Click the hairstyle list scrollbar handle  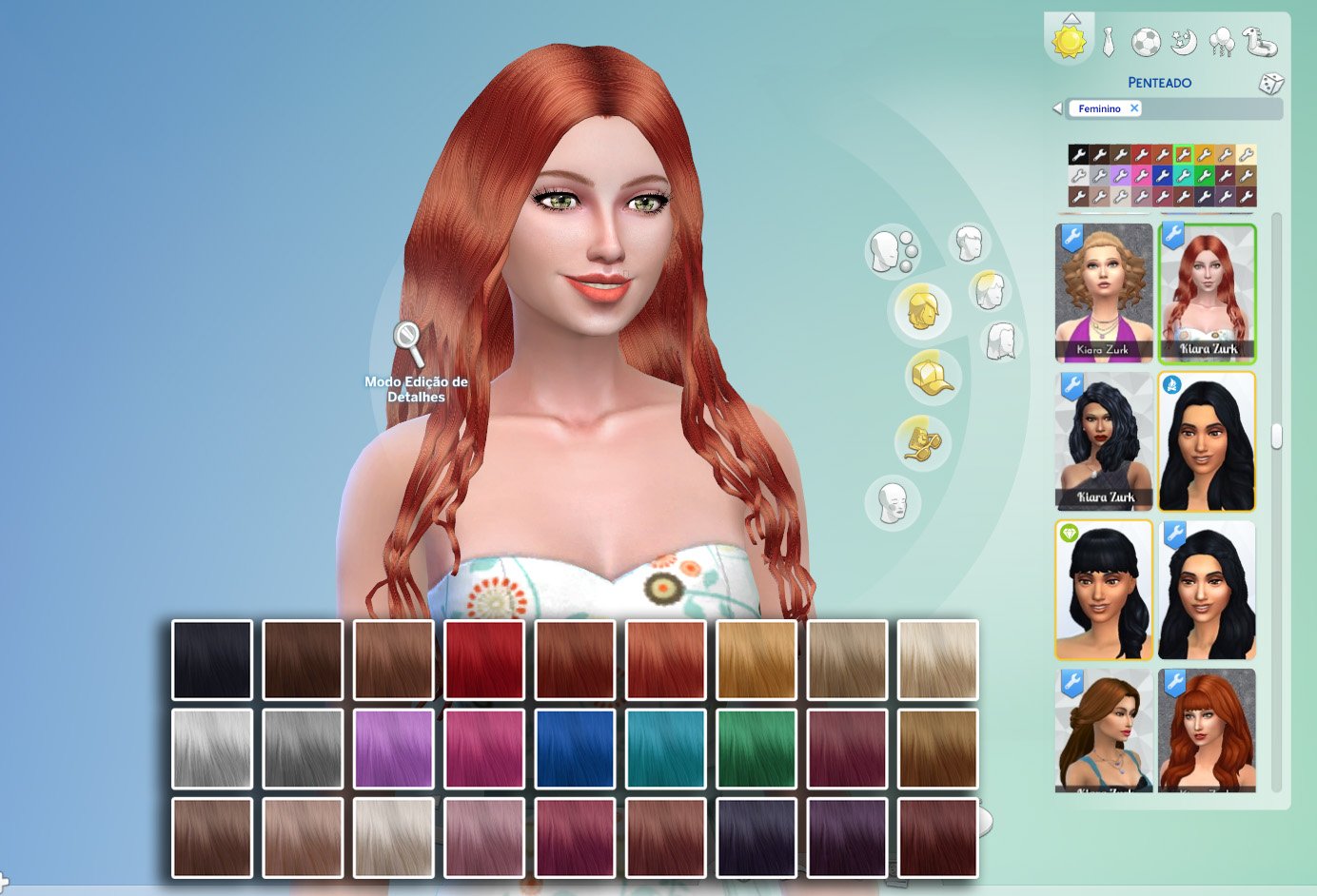point(1276,437)
